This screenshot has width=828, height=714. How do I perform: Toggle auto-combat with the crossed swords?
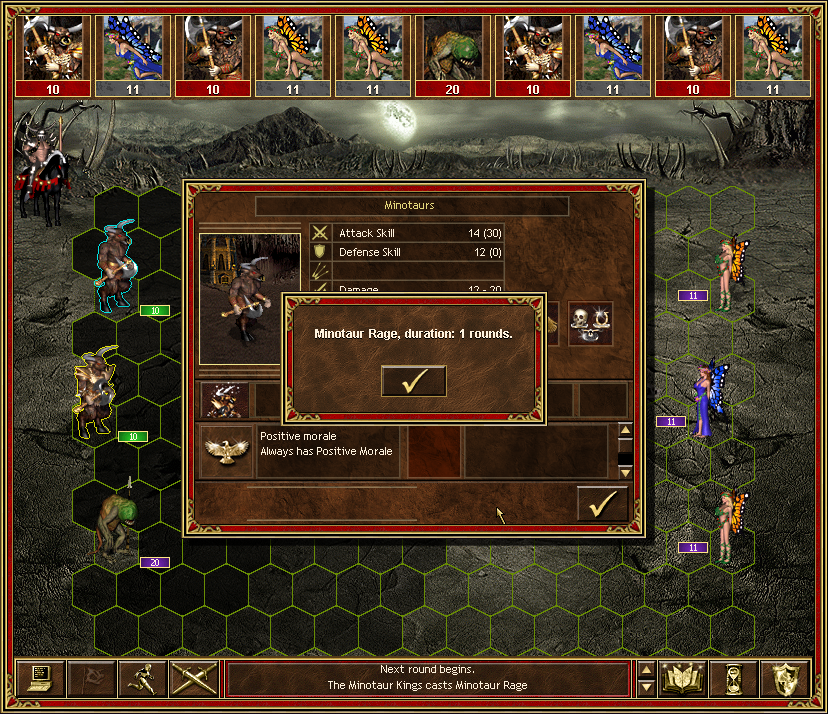pyautogui.click(x=194, y=678)
